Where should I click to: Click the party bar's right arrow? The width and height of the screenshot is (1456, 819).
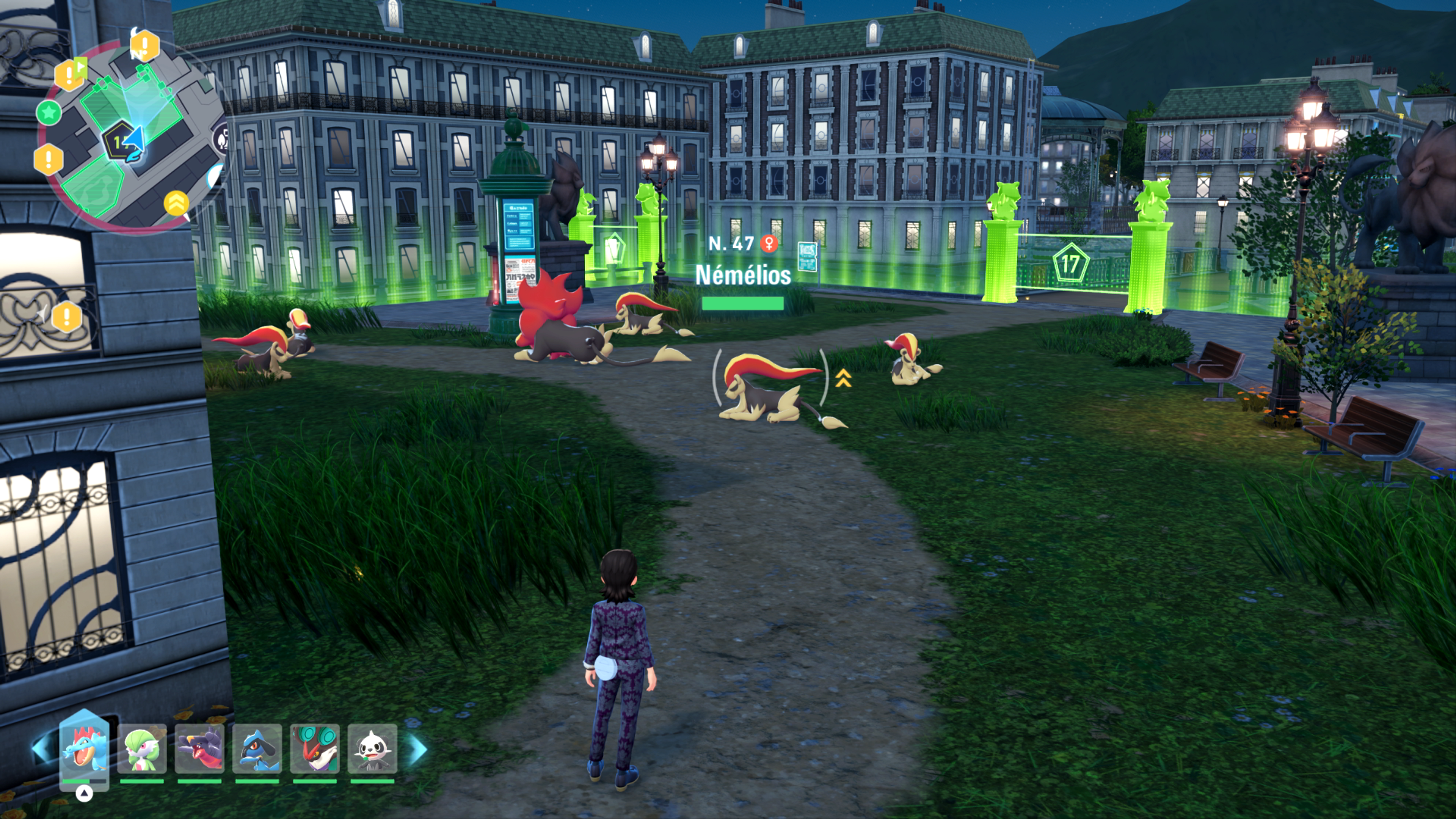418,749
